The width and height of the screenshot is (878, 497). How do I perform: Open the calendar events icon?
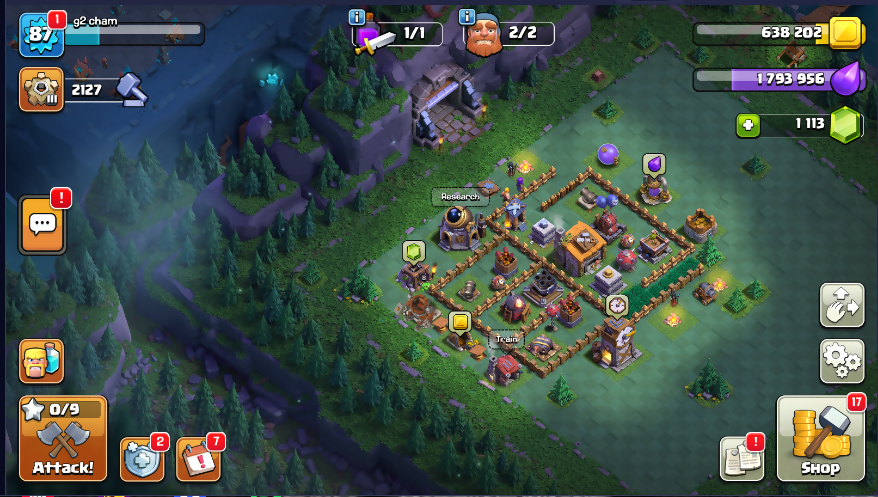click(198, 460)
